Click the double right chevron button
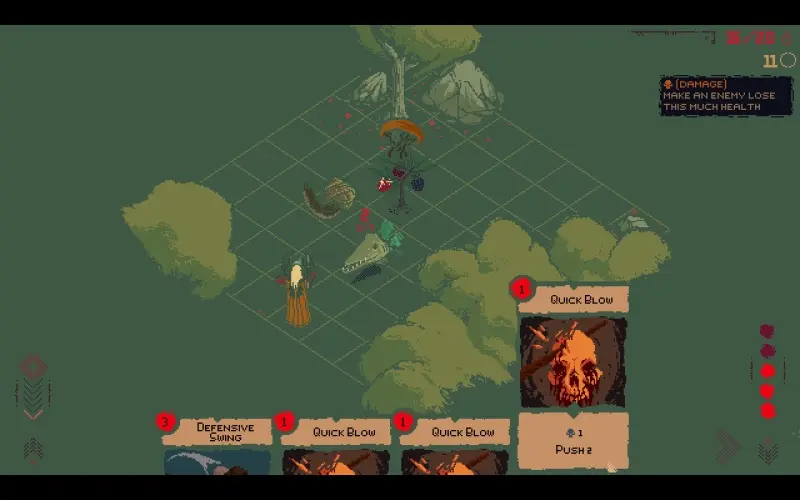800x500 pixels. tap(727, 446)
